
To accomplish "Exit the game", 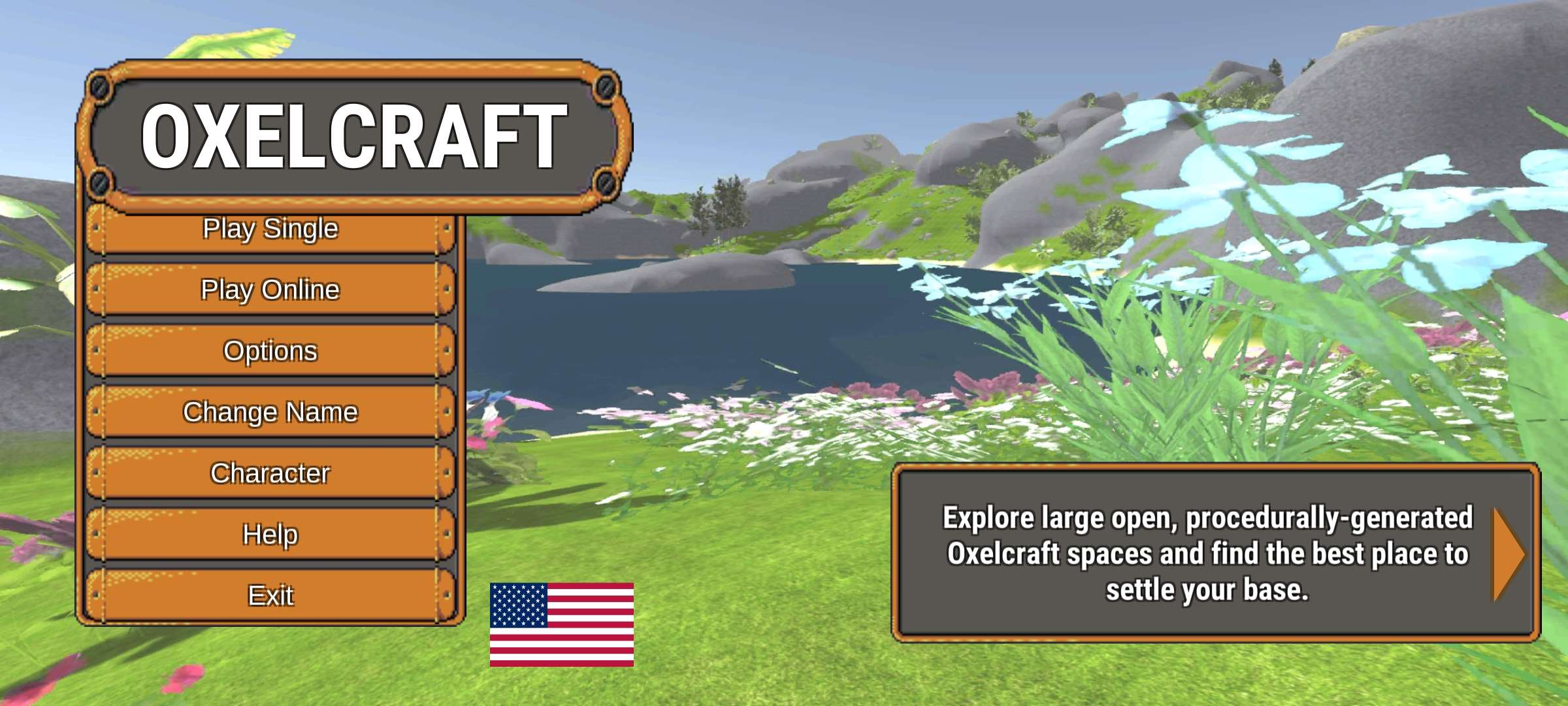I will tap(270, 596).
